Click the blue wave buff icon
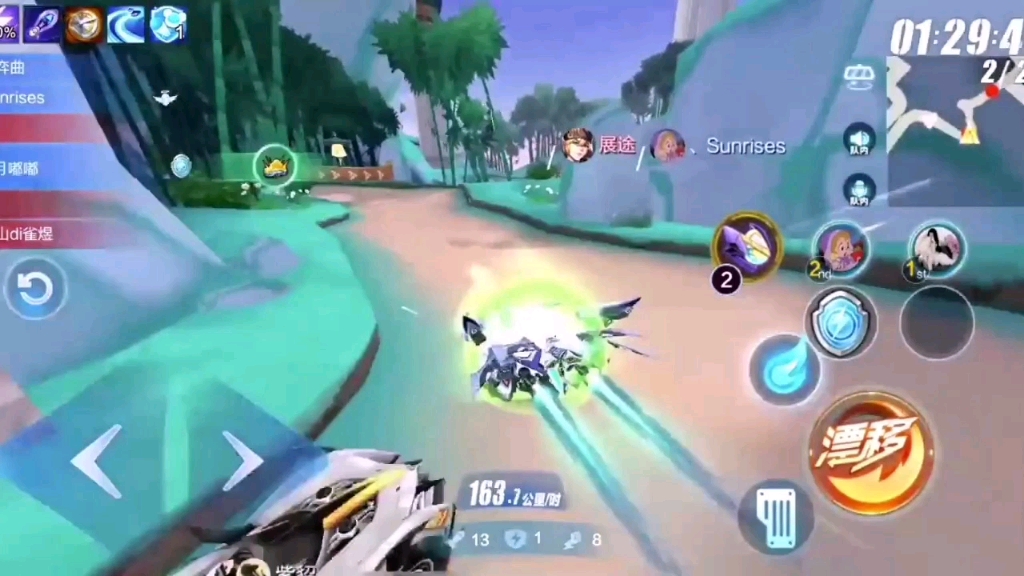This screenshot has width=1024, height=576. pos(127,24)
